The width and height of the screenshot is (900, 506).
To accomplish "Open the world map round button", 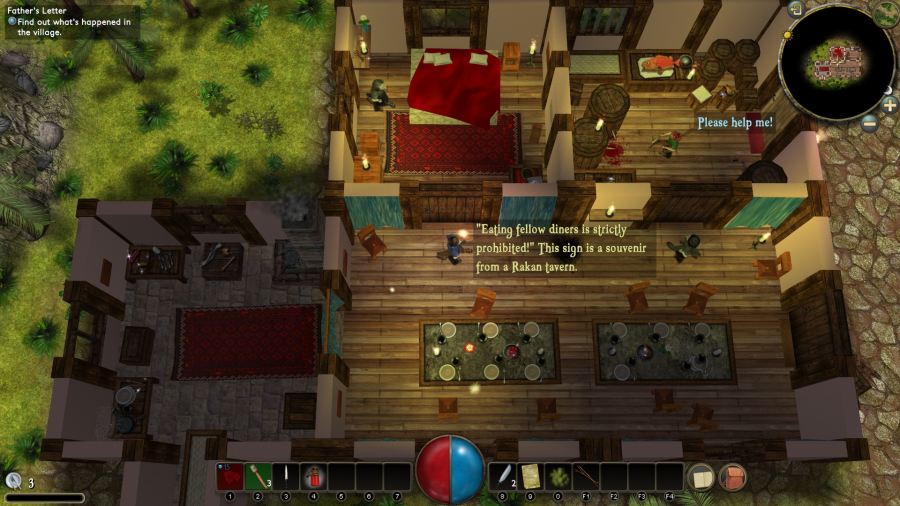I will (x=886, y=12).
